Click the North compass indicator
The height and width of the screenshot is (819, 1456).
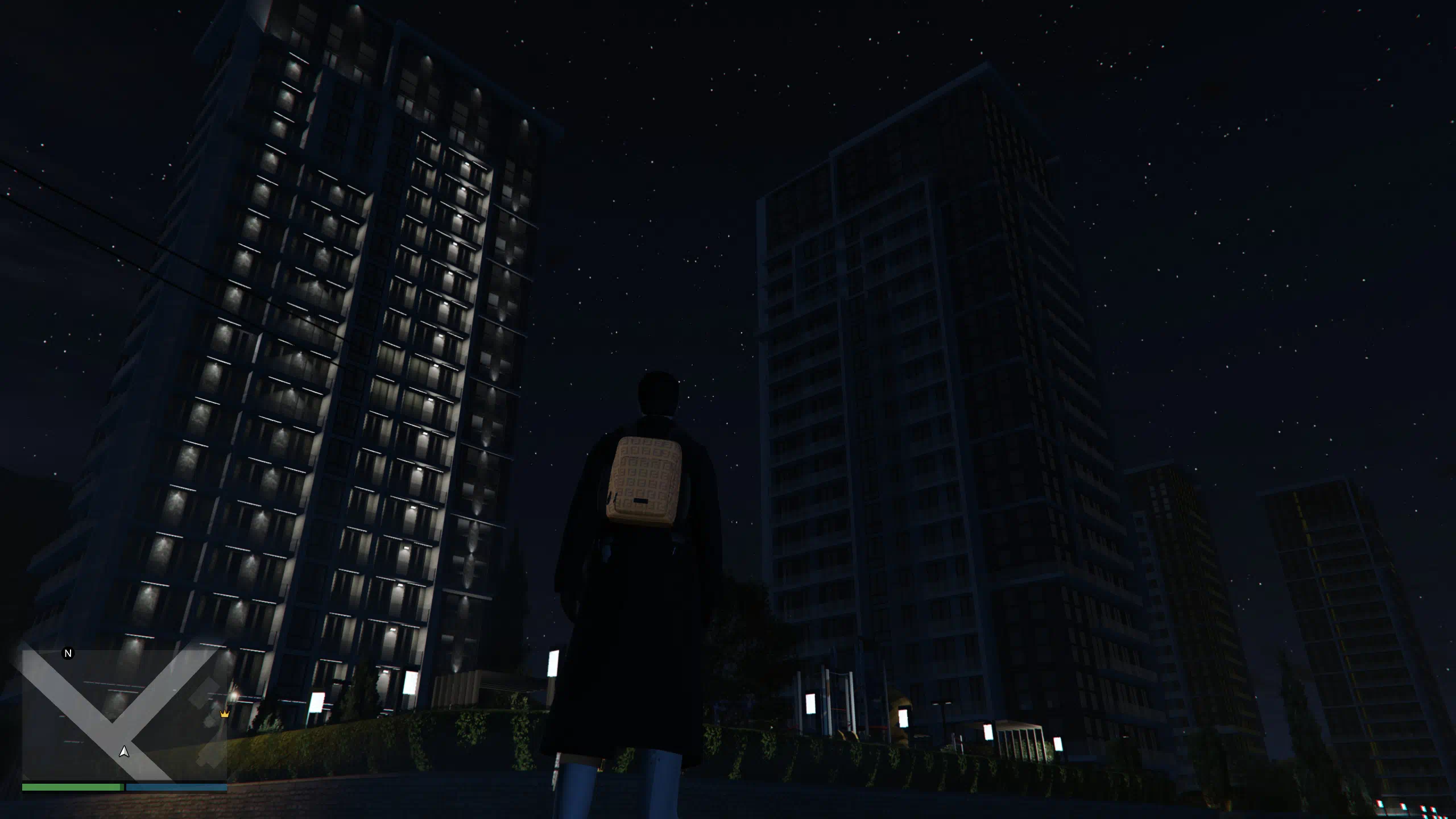point(68,653)
